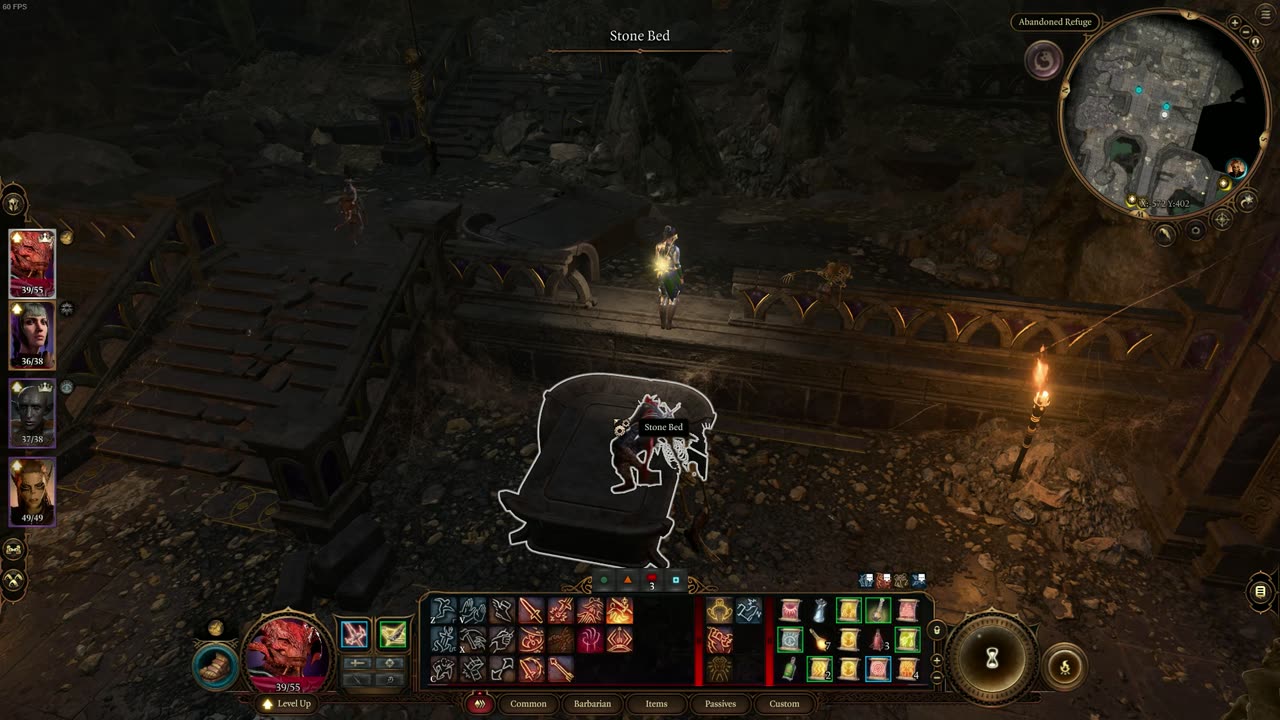Activate the flame icon beside end turn
Viewport: 1280px width, 720px height.
1062,664
